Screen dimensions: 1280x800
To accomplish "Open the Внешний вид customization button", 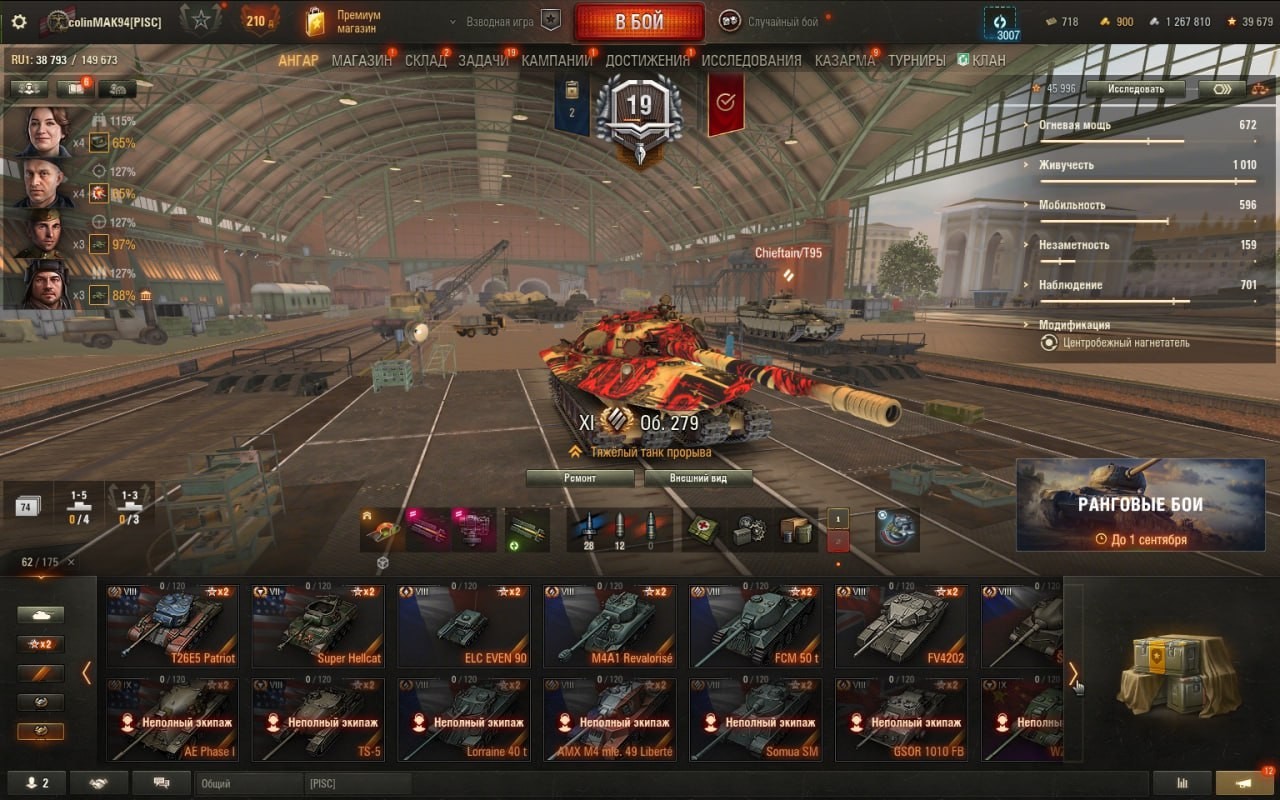I will click(698, 478).
